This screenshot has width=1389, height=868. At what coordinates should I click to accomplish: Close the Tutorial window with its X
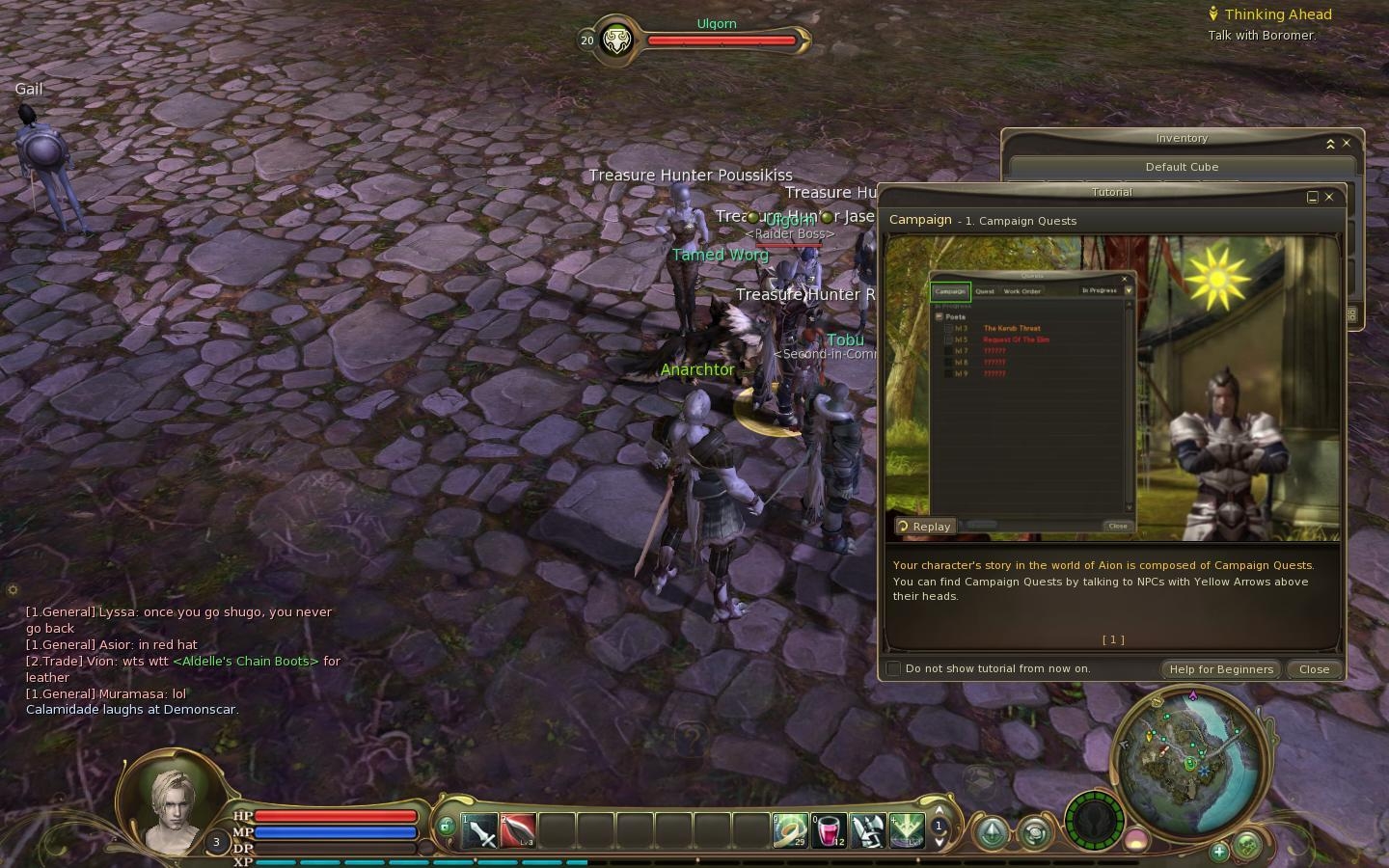coord(1329,197)
